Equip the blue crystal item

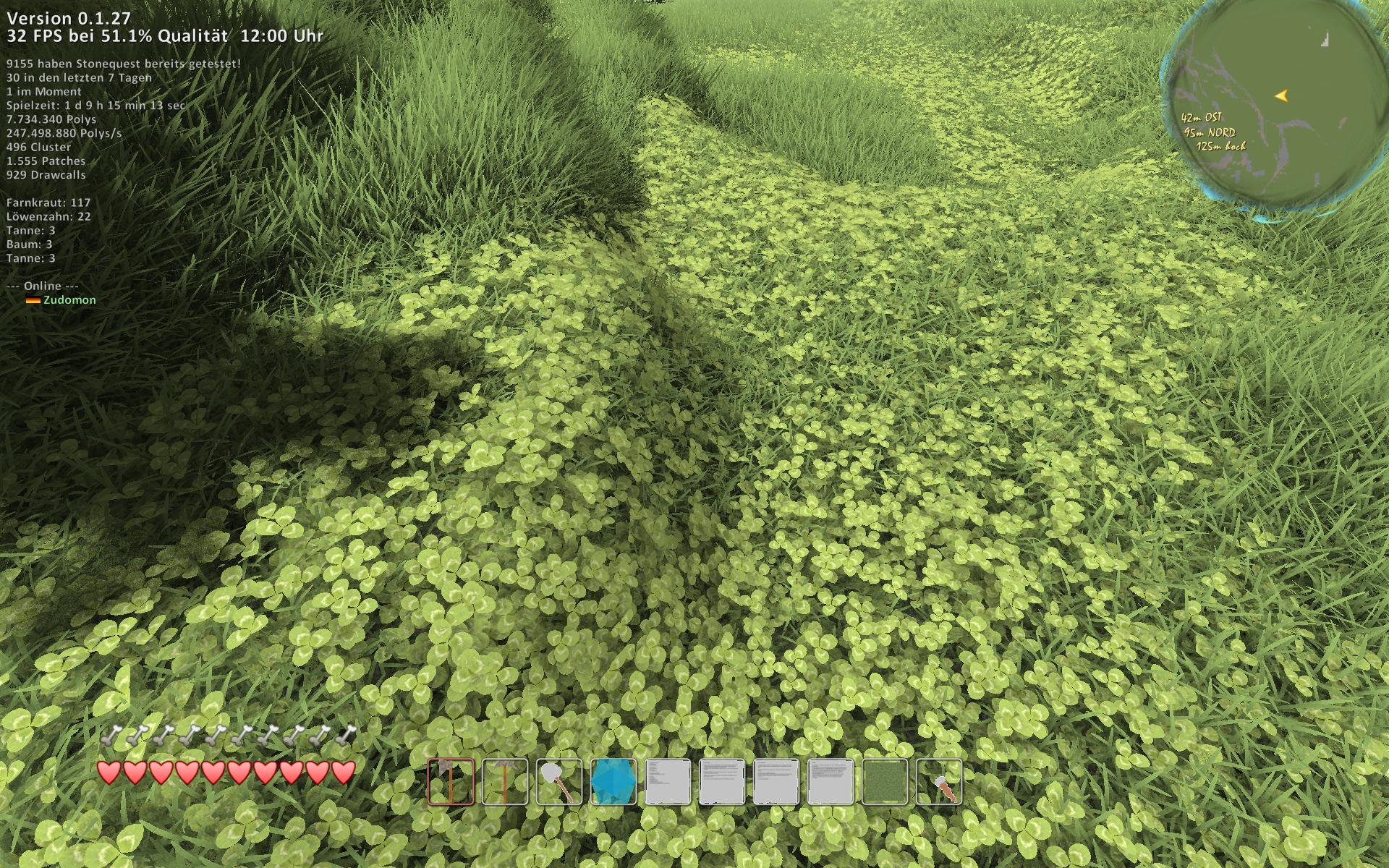[613, 782]
